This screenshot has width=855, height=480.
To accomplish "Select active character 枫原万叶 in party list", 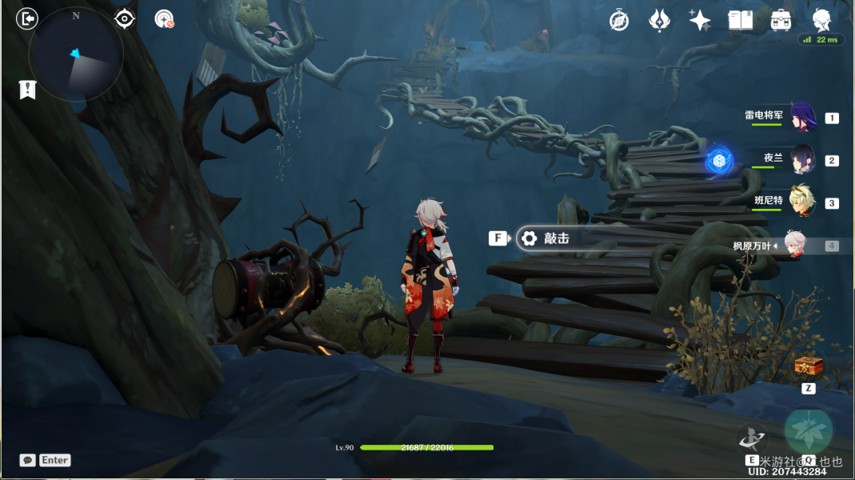I will (795, 245).
